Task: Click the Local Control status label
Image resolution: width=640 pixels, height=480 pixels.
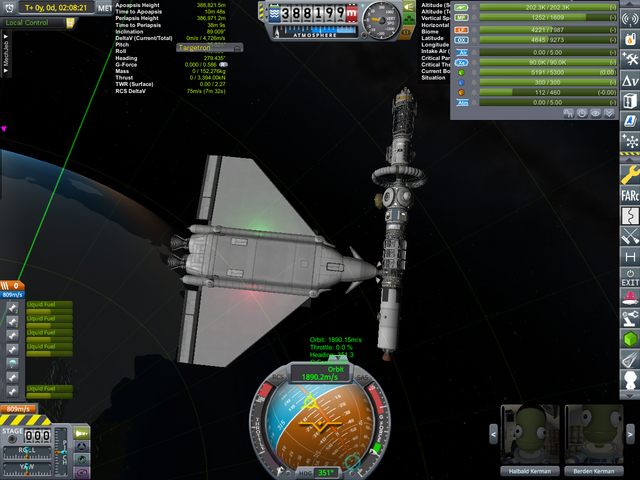Action: [28, 22]
